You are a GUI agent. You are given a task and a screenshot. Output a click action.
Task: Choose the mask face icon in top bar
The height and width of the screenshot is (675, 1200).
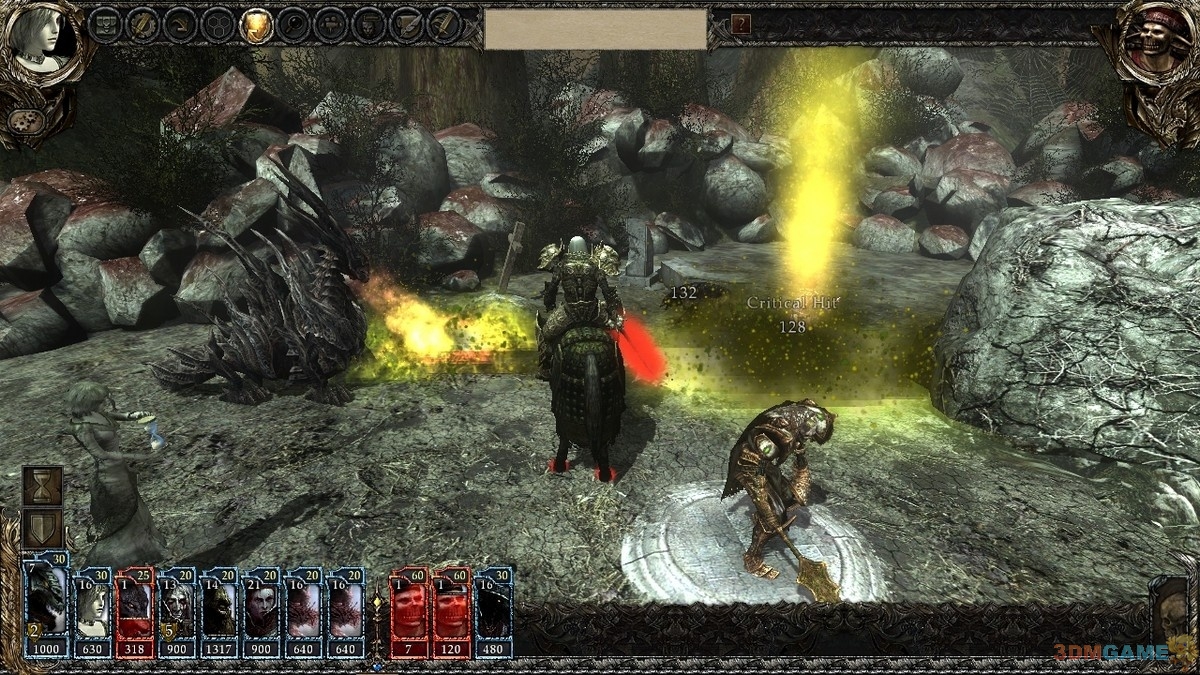pos(368,25)
